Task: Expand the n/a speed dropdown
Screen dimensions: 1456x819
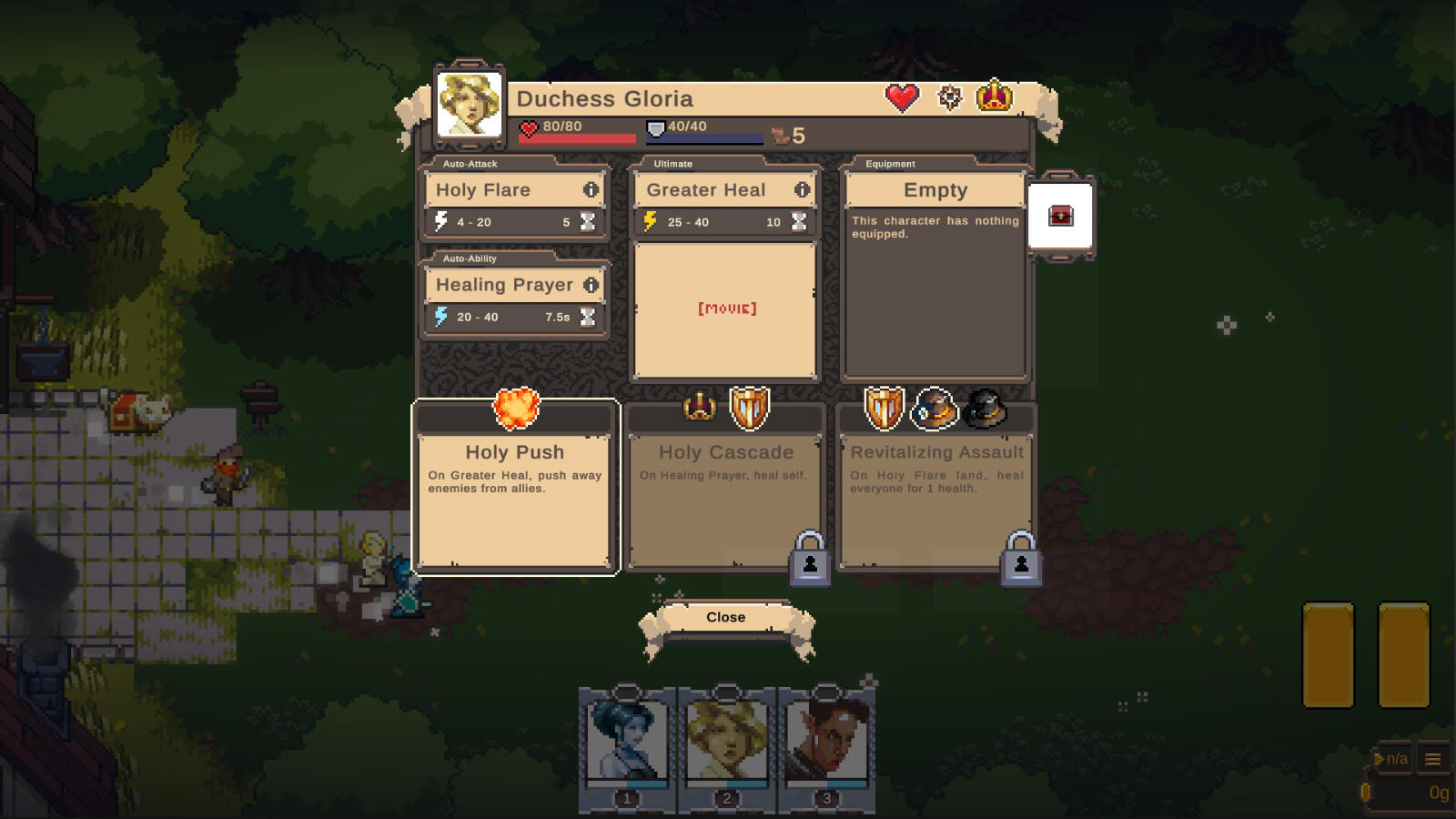Action: [x=1392, y=756]
